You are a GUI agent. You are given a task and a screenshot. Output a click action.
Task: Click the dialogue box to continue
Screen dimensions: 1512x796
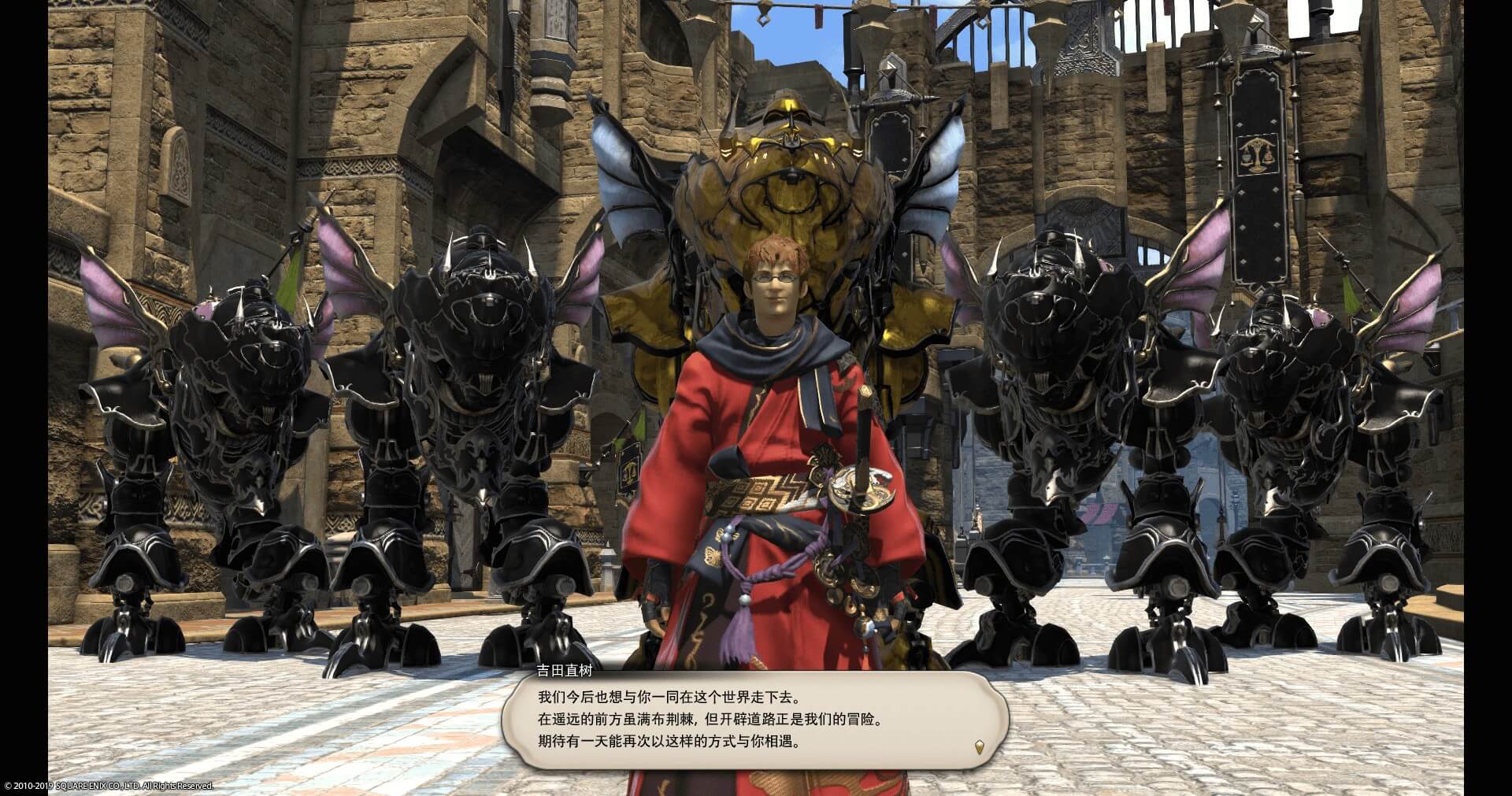click(x=754, y=720)
